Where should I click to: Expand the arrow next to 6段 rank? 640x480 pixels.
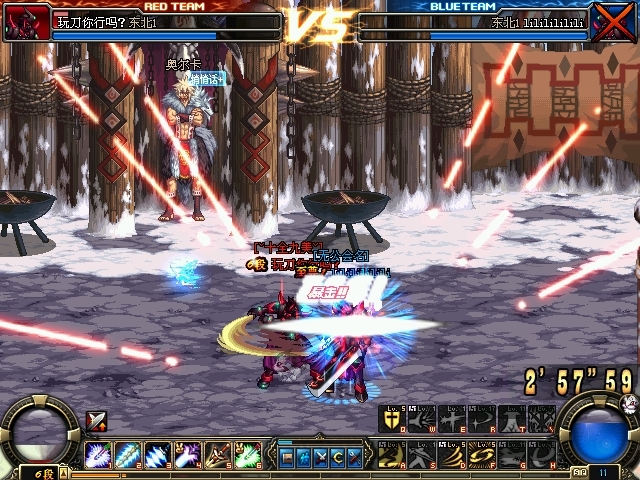tap(62, 472)
